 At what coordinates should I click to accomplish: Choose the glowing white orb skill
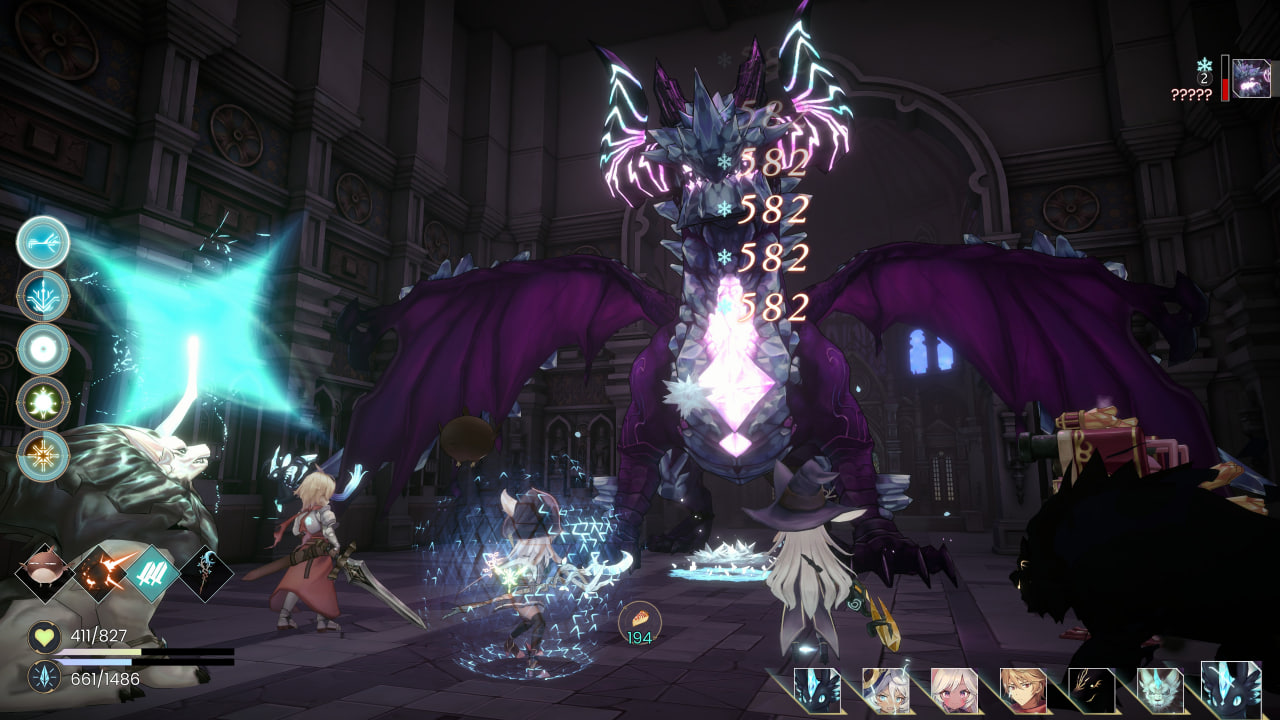44,349
